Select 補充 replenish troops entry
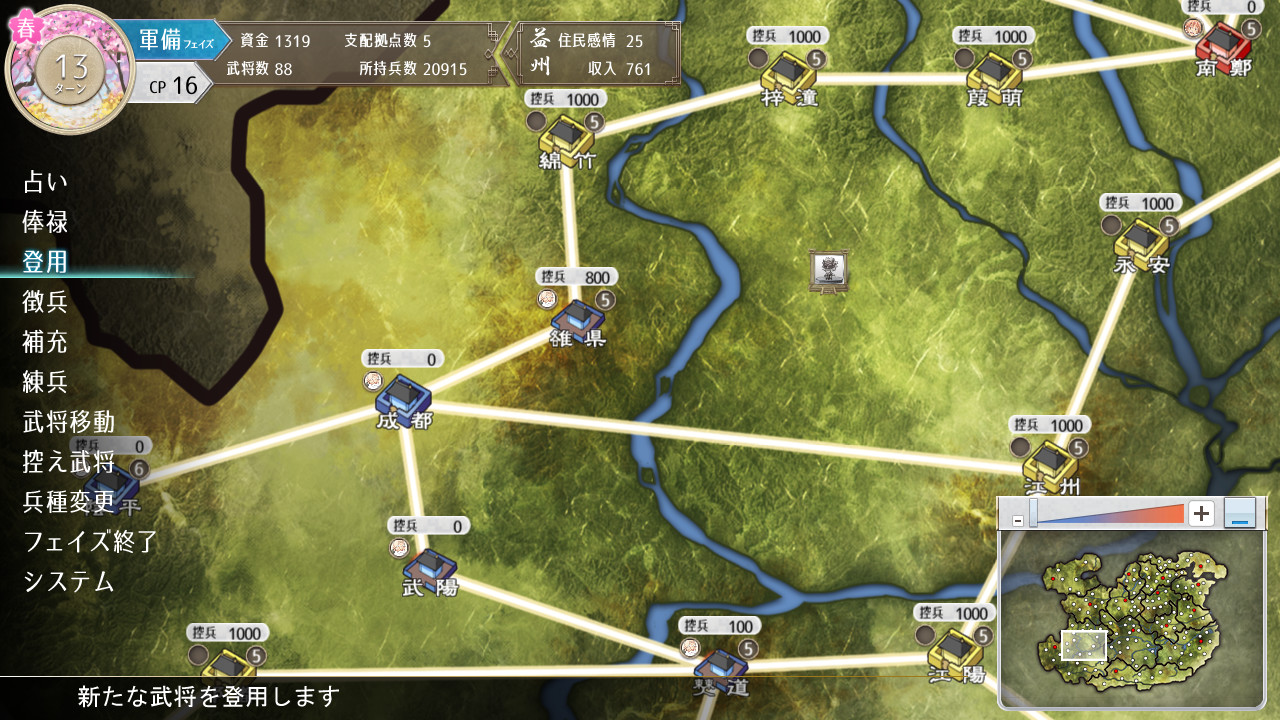The height and width of the screenshot is (720, 1280). (x=46, y=342)
